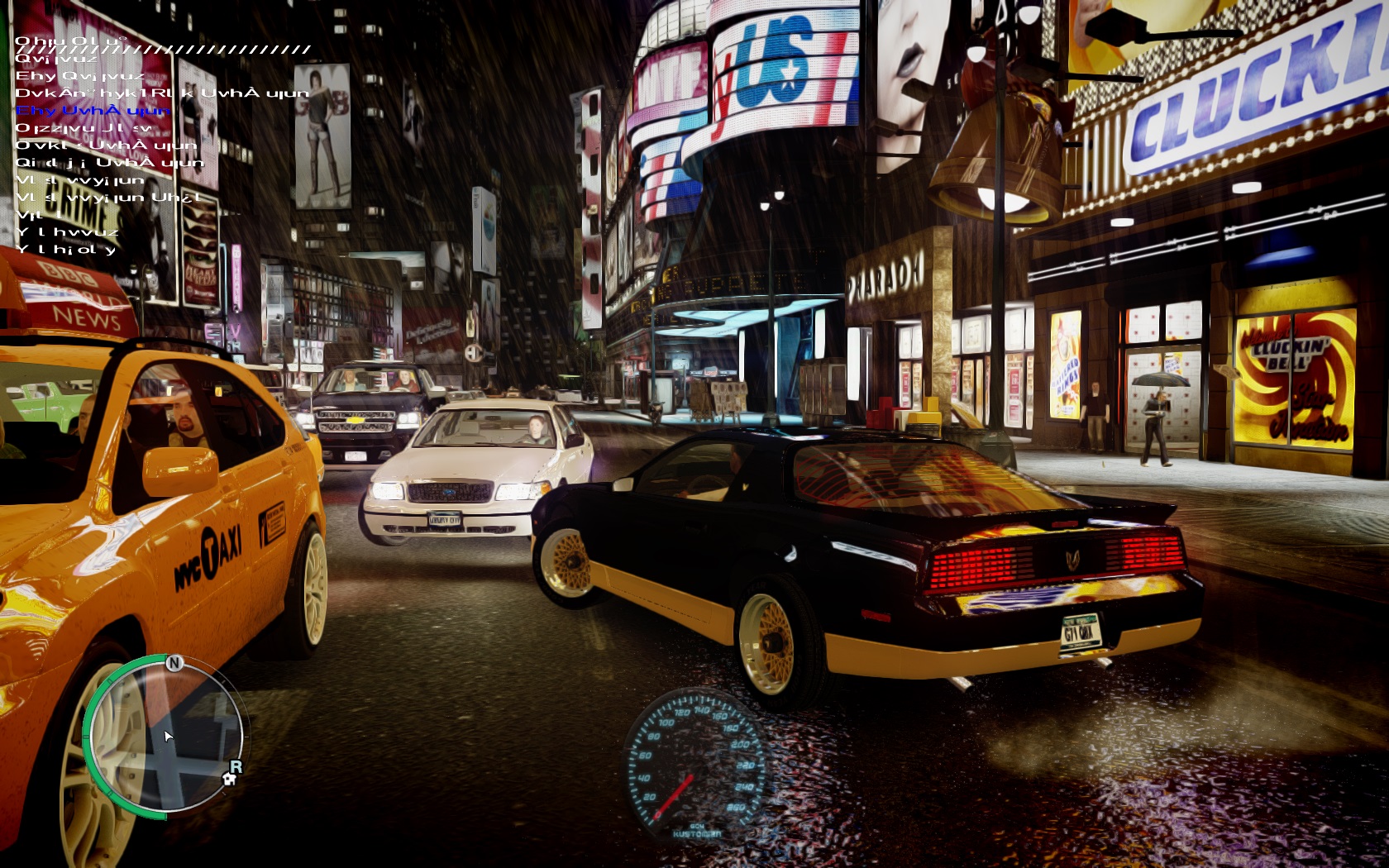Click the safehouse blip on the radar
Screen dimensions: 1389x868
[229, 779]
